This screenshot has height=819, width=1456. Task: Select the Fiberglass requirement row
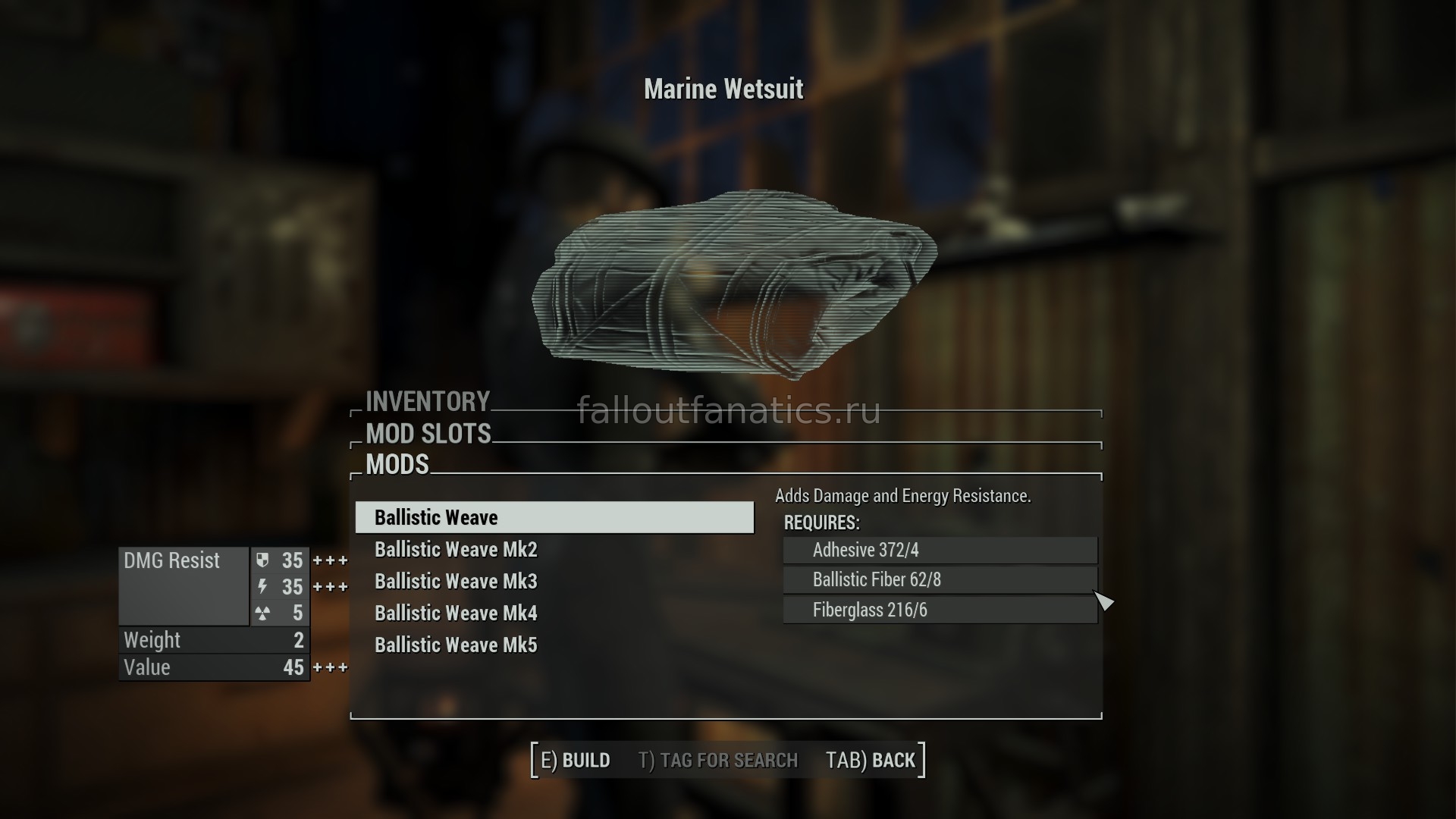click(940, 610)
